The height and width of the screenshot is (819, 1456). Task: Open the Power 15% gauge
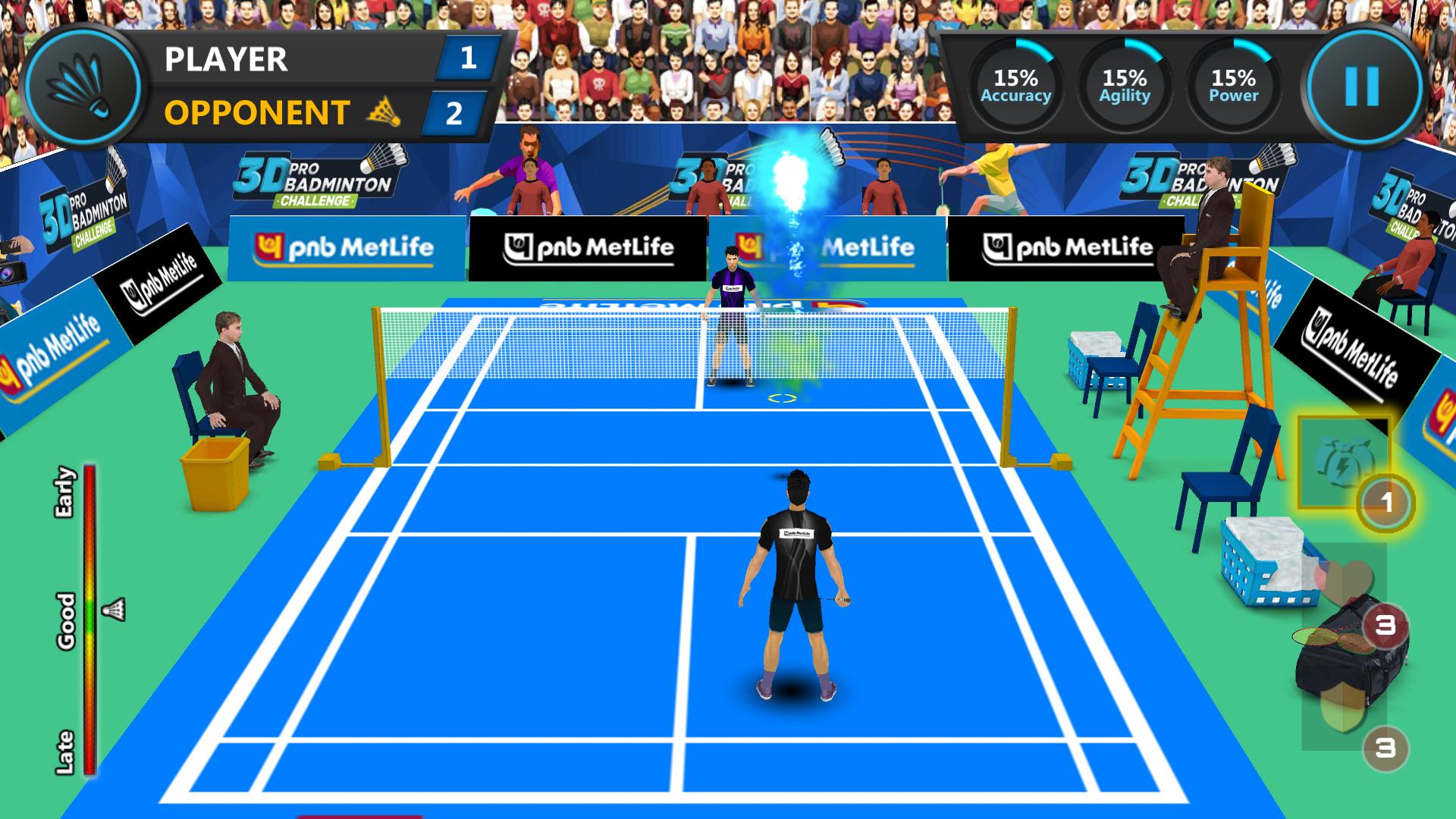pyautogui.click(x=1232, y=83)
